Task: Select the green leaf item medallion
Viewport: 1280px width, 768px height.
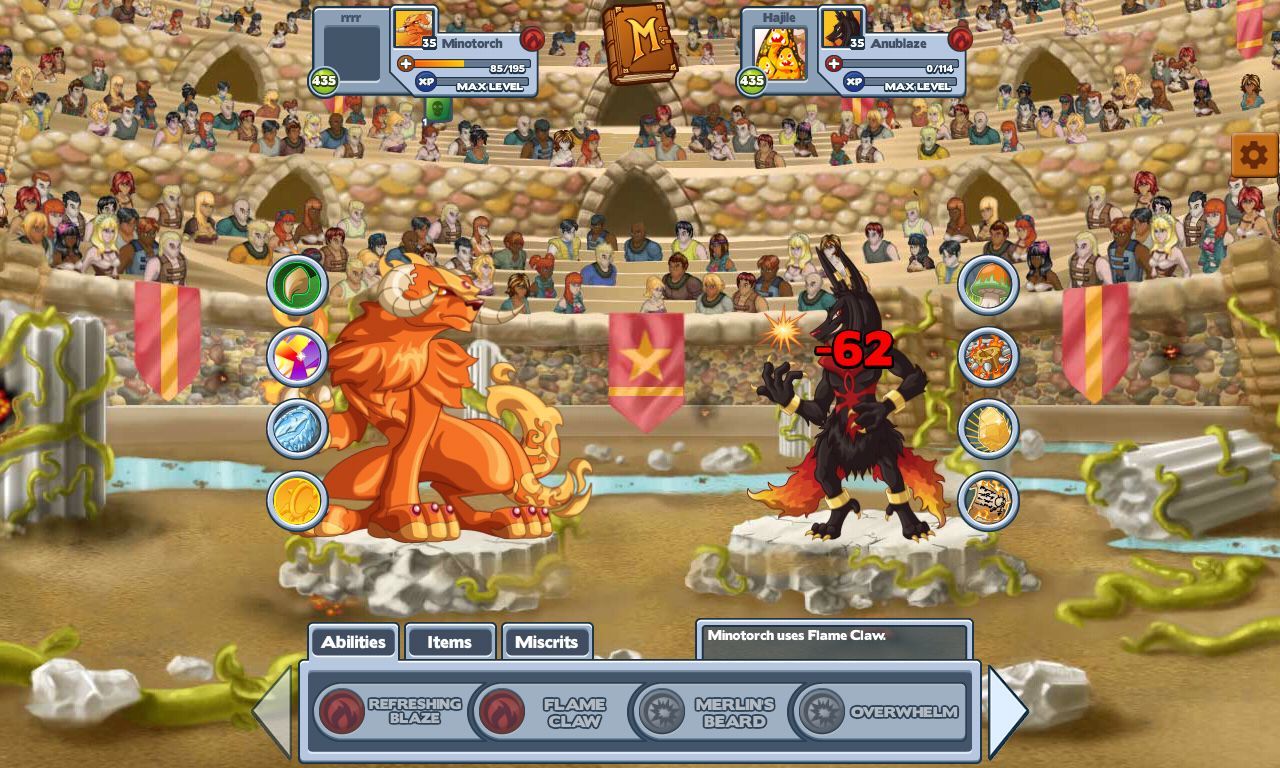Action: tap(298, 283)
